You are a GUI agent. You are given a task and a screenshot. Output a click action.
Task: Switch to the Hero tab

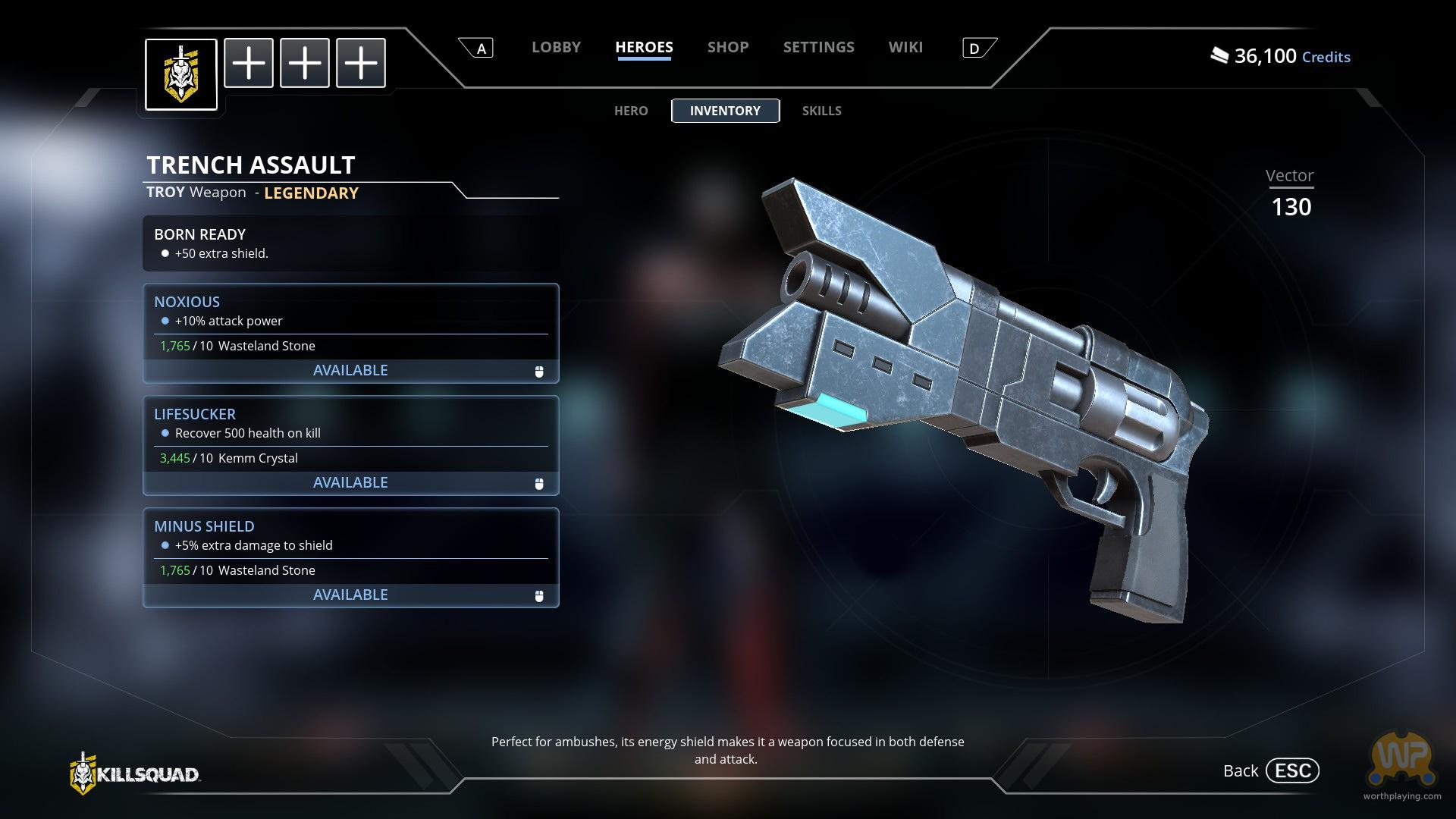pos(631,111)
